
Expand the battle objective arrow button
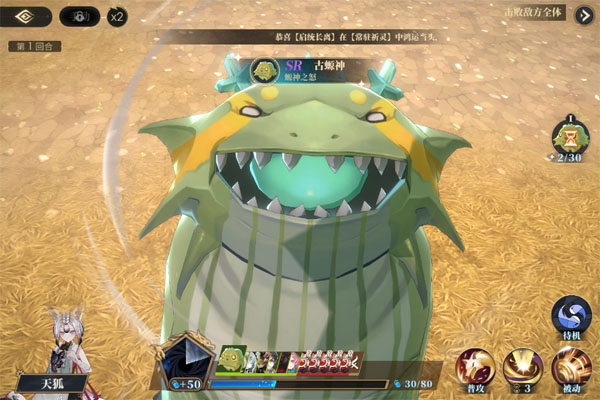click(583, 16)
